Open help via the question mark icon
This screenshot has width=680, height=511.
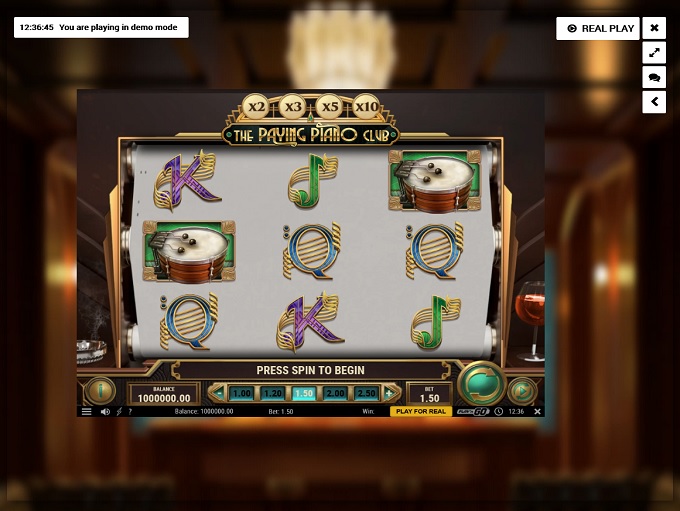click(x=130, y=411)
